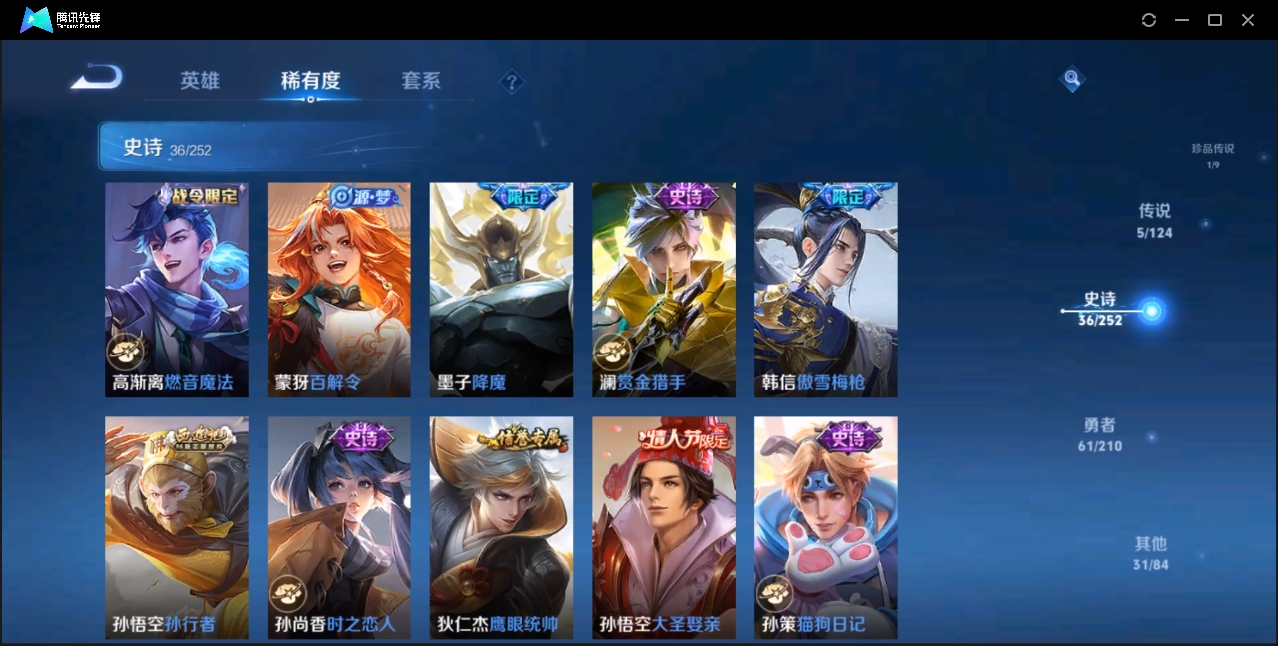Select 孙策 猫狗日记 skin card
Image resolution: width=1278 pixels, height=646 pixels.
pyautogui.click(x=825, y=527)
